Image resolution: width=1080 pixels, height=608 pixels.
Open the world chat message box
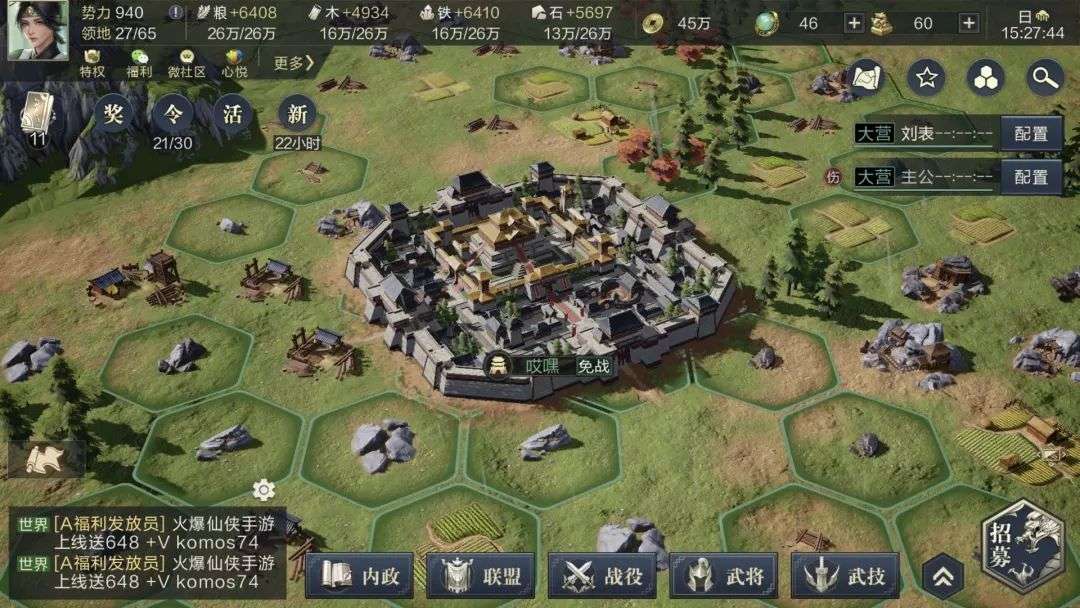pyautogui.click(x=150, y=545)
